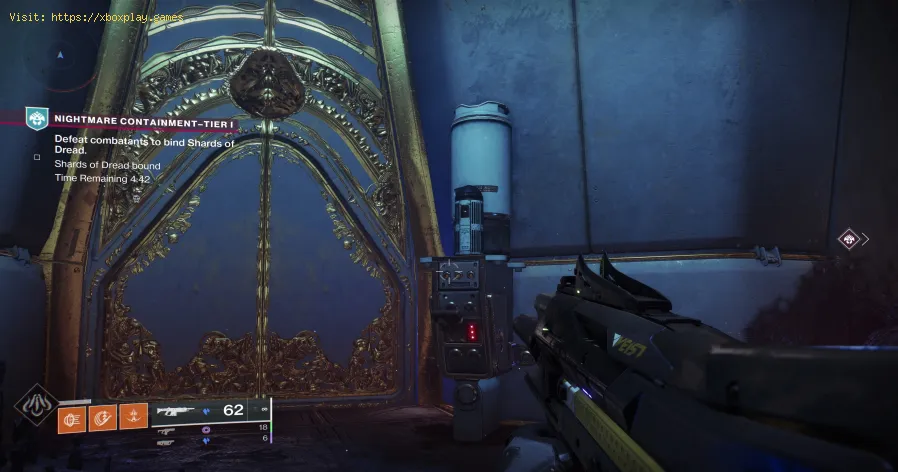This screenshot has width=898, height=472.
Task: Click the skull waypoint marker
Action: 848,239
